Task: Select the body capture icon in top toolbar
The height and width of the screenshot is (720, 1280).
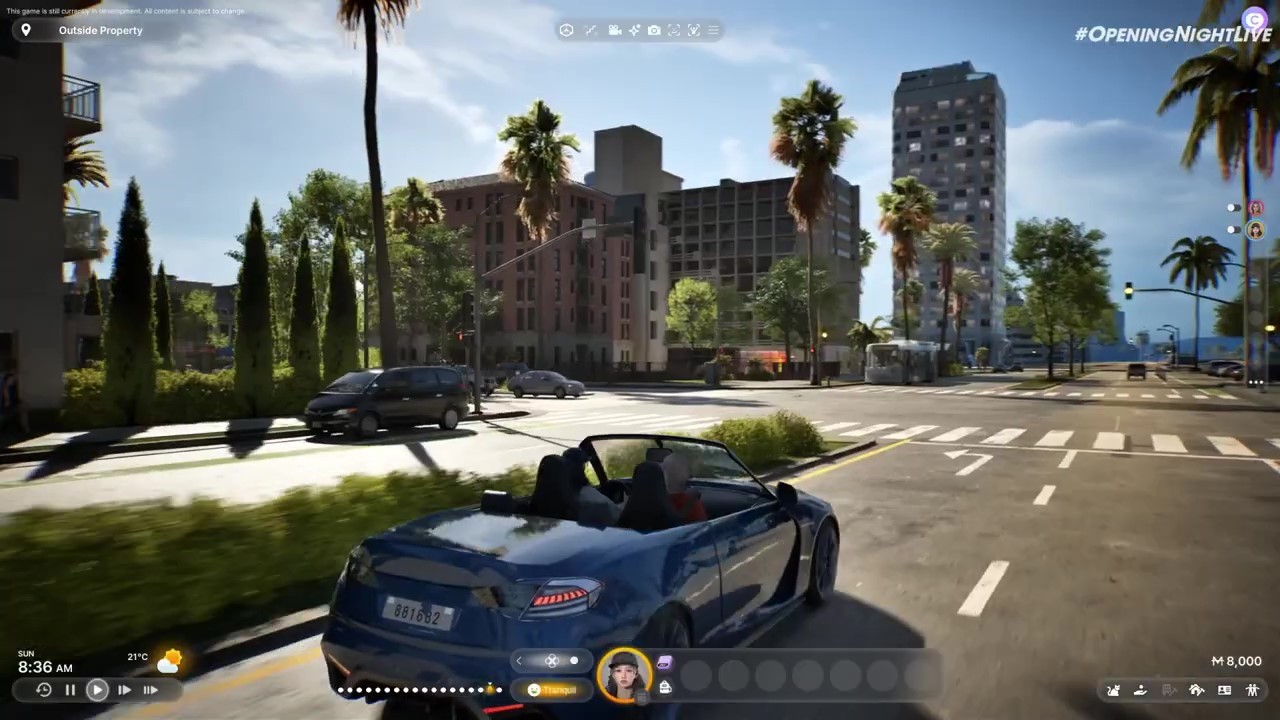Action: tap(694, 30)
